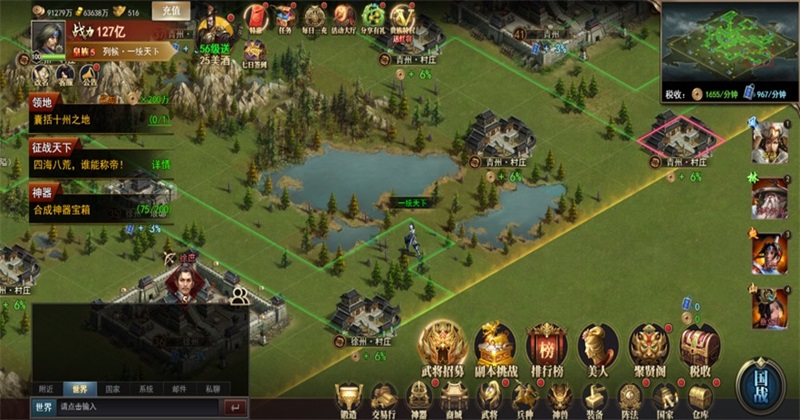Switch chat to the 国家 tab
This screenshot has height=420, width=800.
click(112, 389)
